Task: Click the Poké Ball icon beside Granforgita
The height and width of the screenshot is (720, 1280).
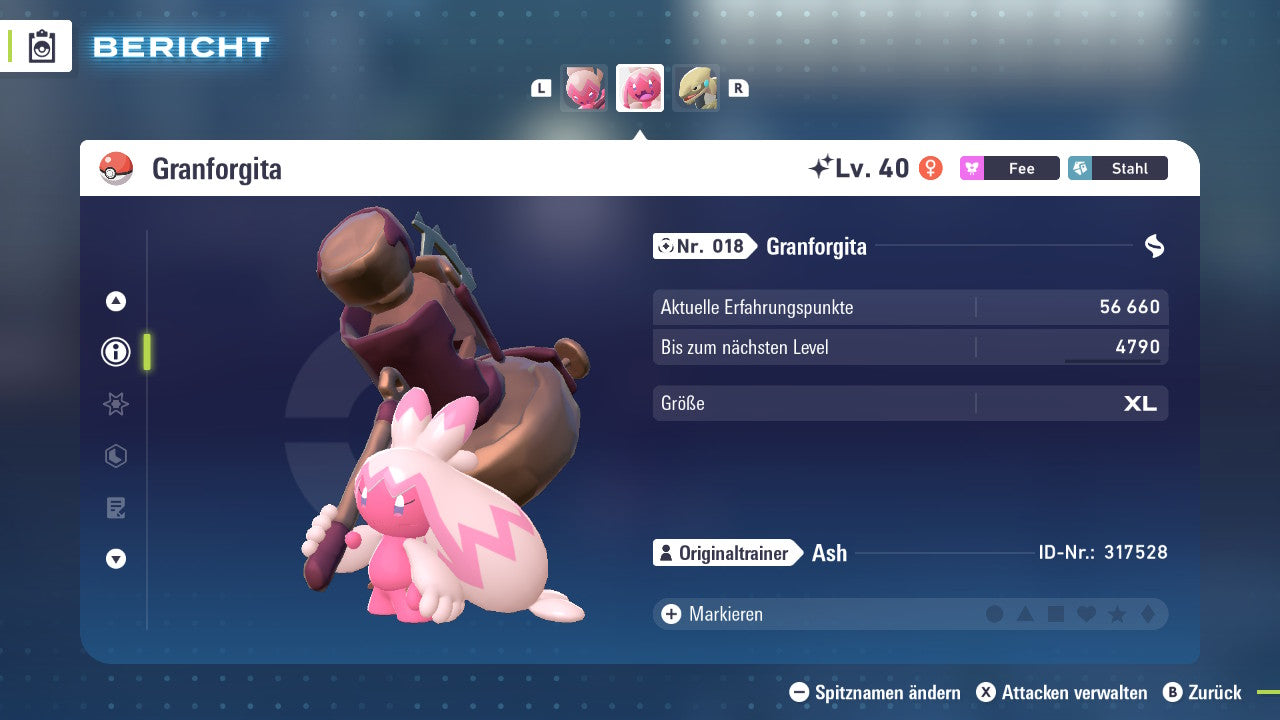Action: click(116, 169)
